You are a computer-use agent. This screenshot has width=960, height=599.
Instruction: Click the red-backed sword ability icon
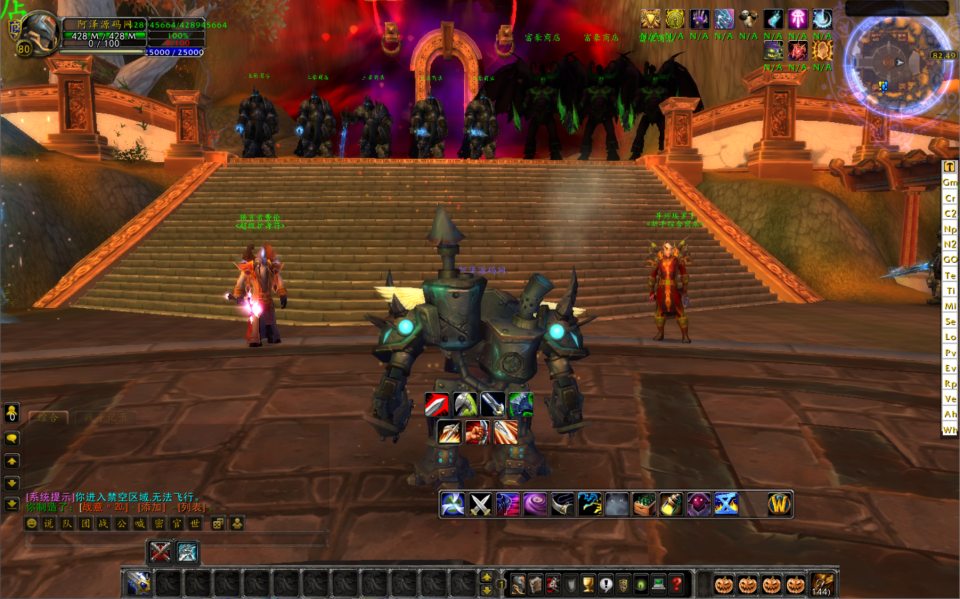pyautogui.click(x=438, y=405)
